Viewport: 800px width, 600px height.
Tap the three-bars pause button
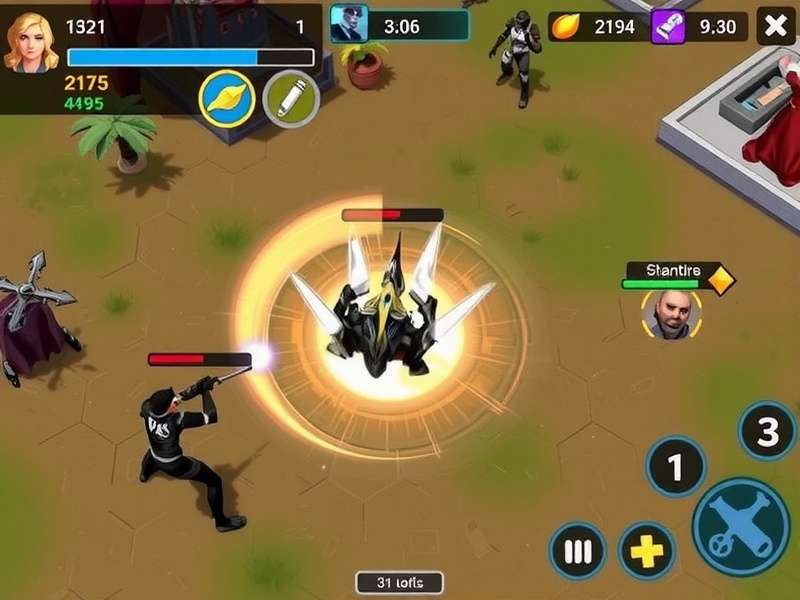577,551
